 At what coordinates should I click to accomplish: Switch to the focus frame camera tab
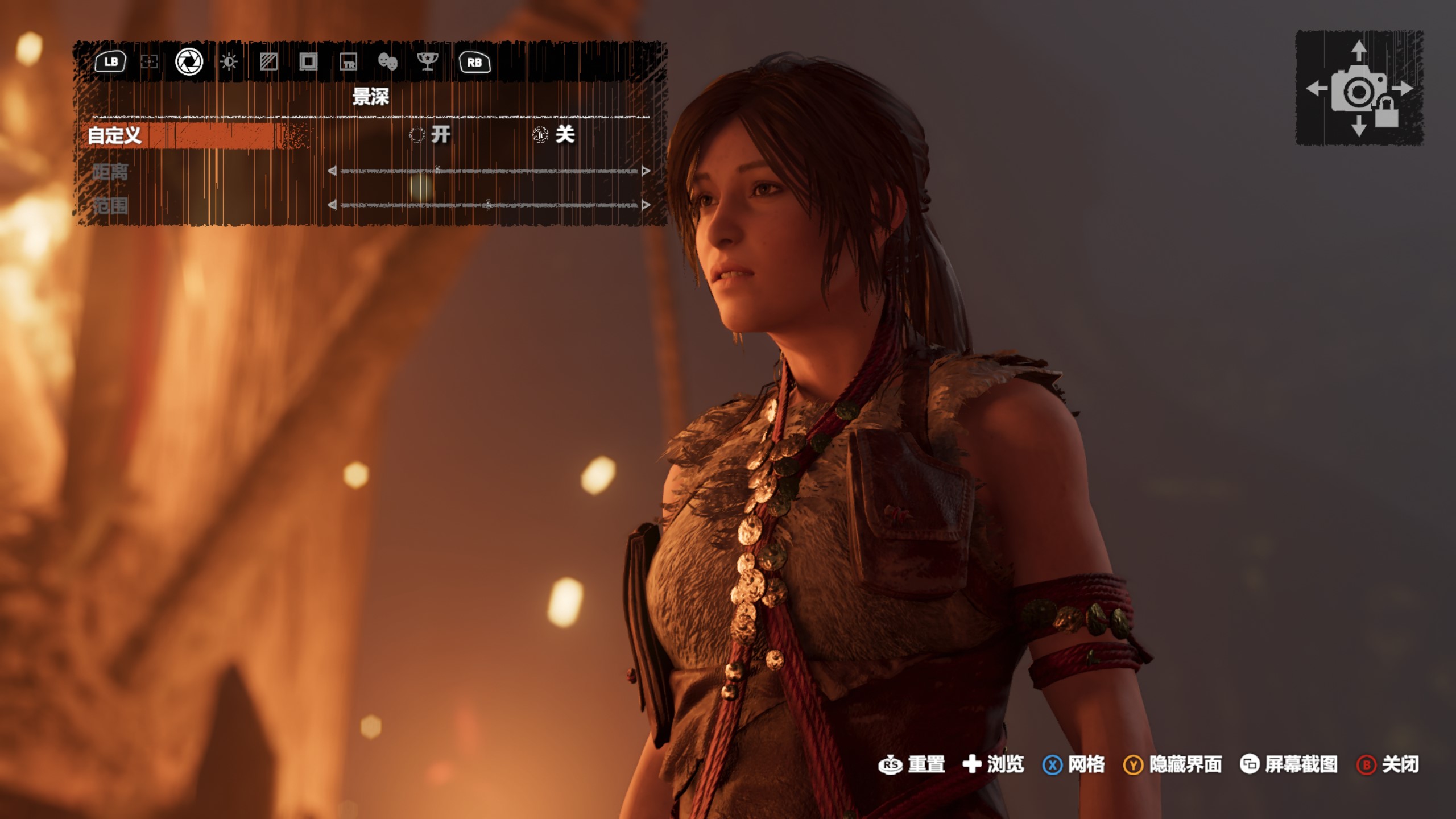pyautogui.click(x=149, y=62)
